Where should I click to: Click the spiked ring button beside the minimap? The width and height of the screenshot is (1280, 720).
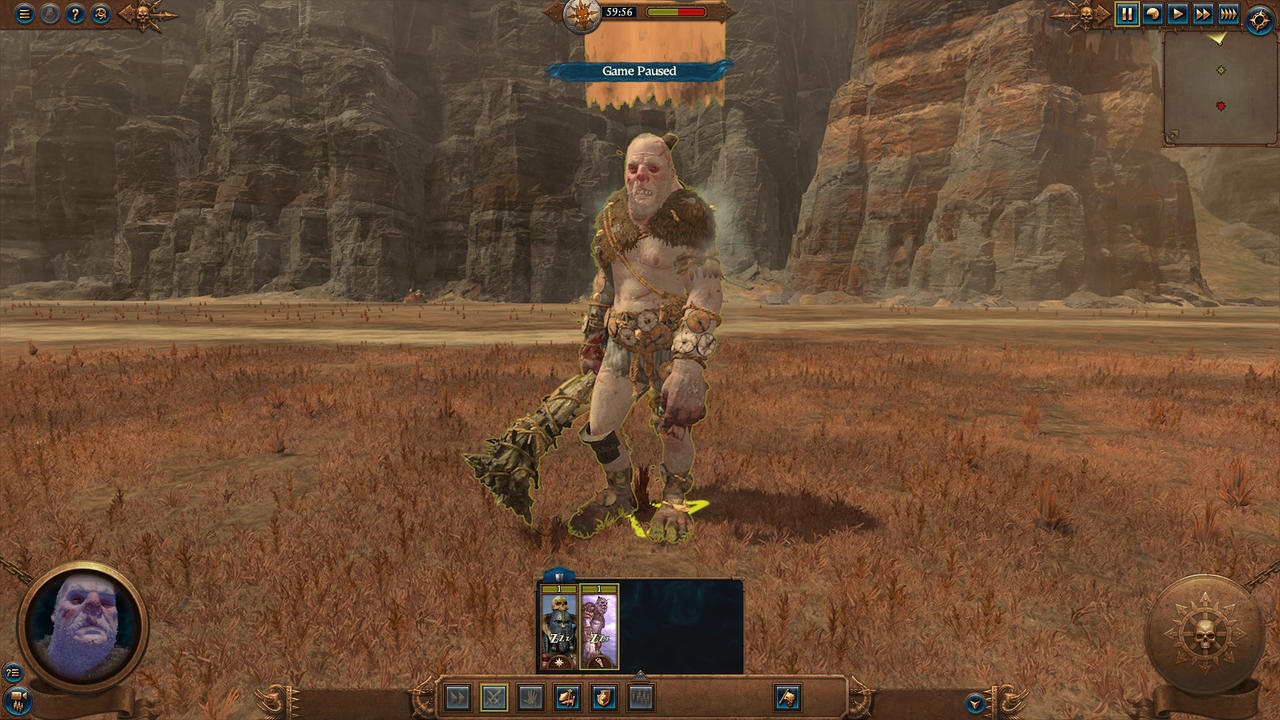point(1260,19)
